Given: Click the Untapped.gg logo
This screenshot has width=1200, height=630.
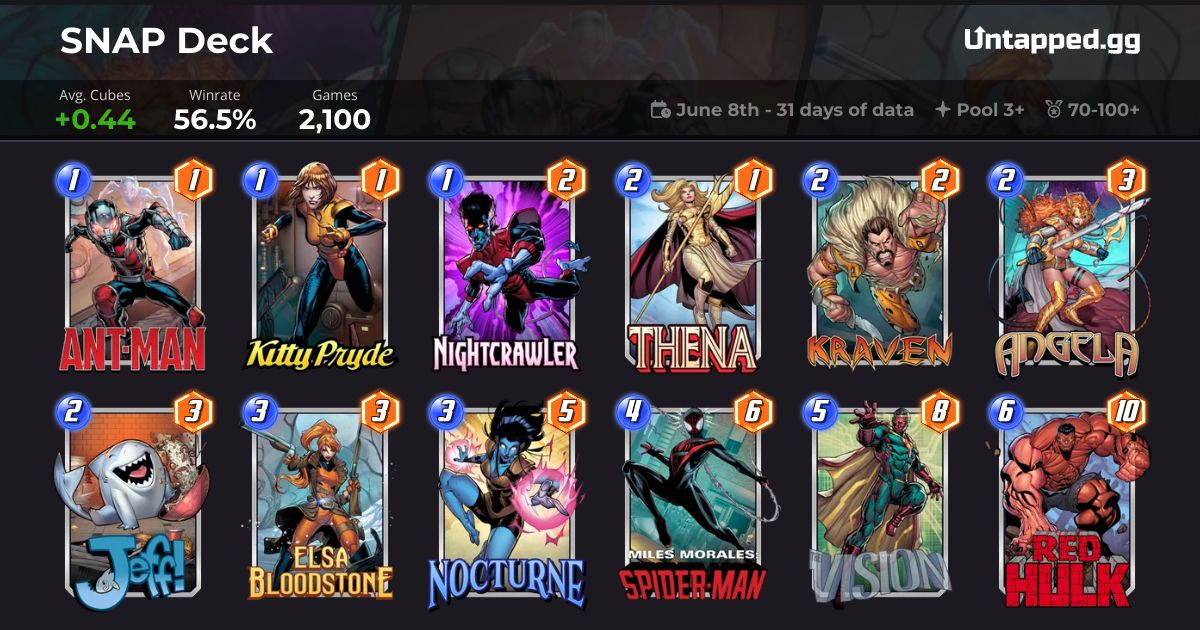Looking at the screenshot, I should pyautogui.click(x=1052, y=40).
